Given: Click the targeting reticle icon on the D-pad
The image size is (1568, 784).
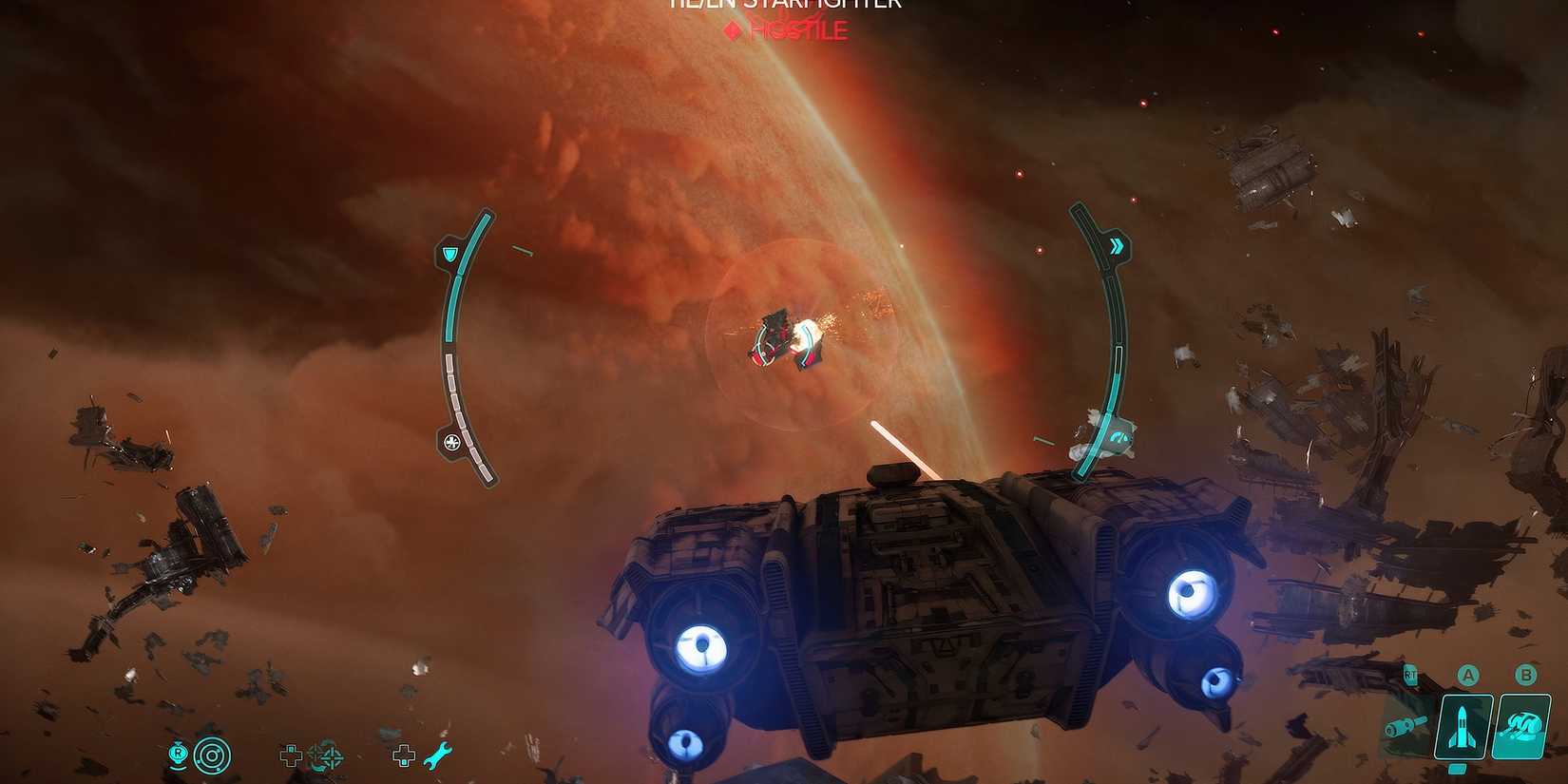Looking at the screenshot, I should 331,756.
